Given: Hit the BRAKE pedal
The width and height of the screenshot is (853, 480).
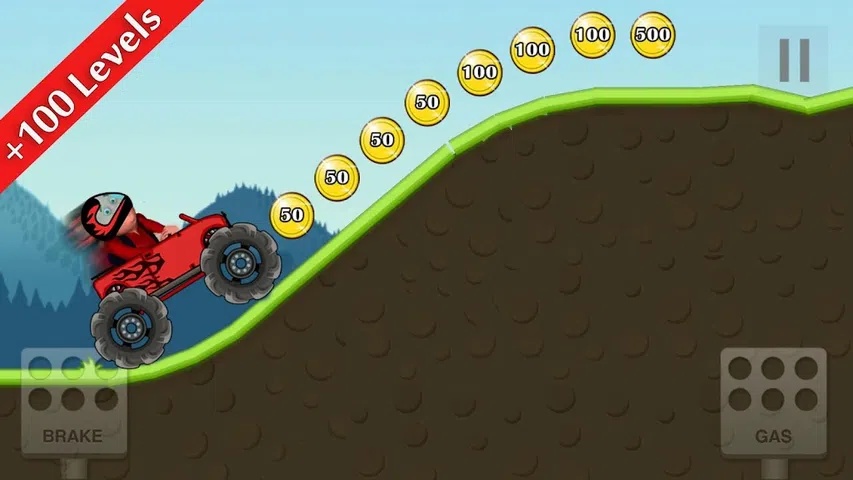Looking at the screenshot, I should click(72, 402).
